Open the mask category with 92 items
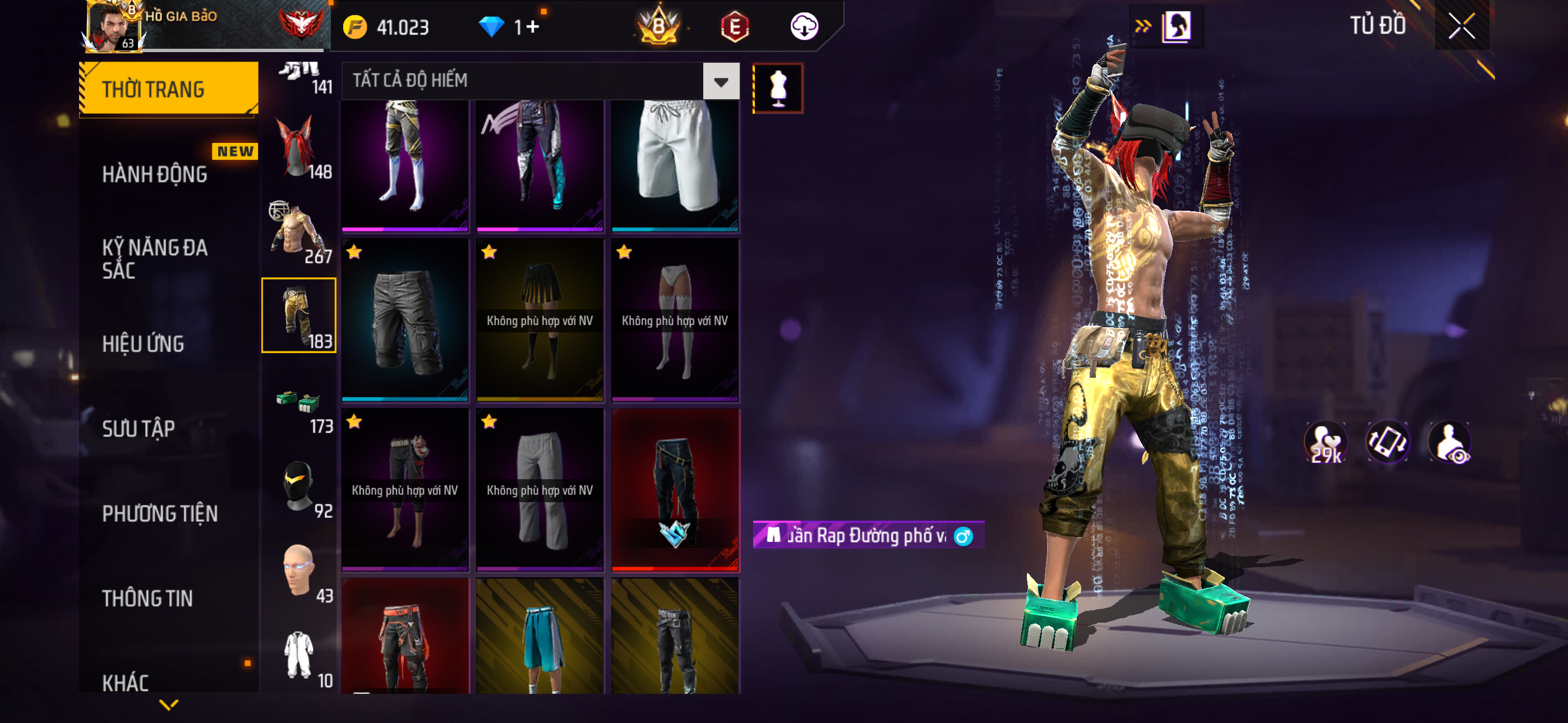This screenshot has height=723, width=1568. click(x=299, y=488)
